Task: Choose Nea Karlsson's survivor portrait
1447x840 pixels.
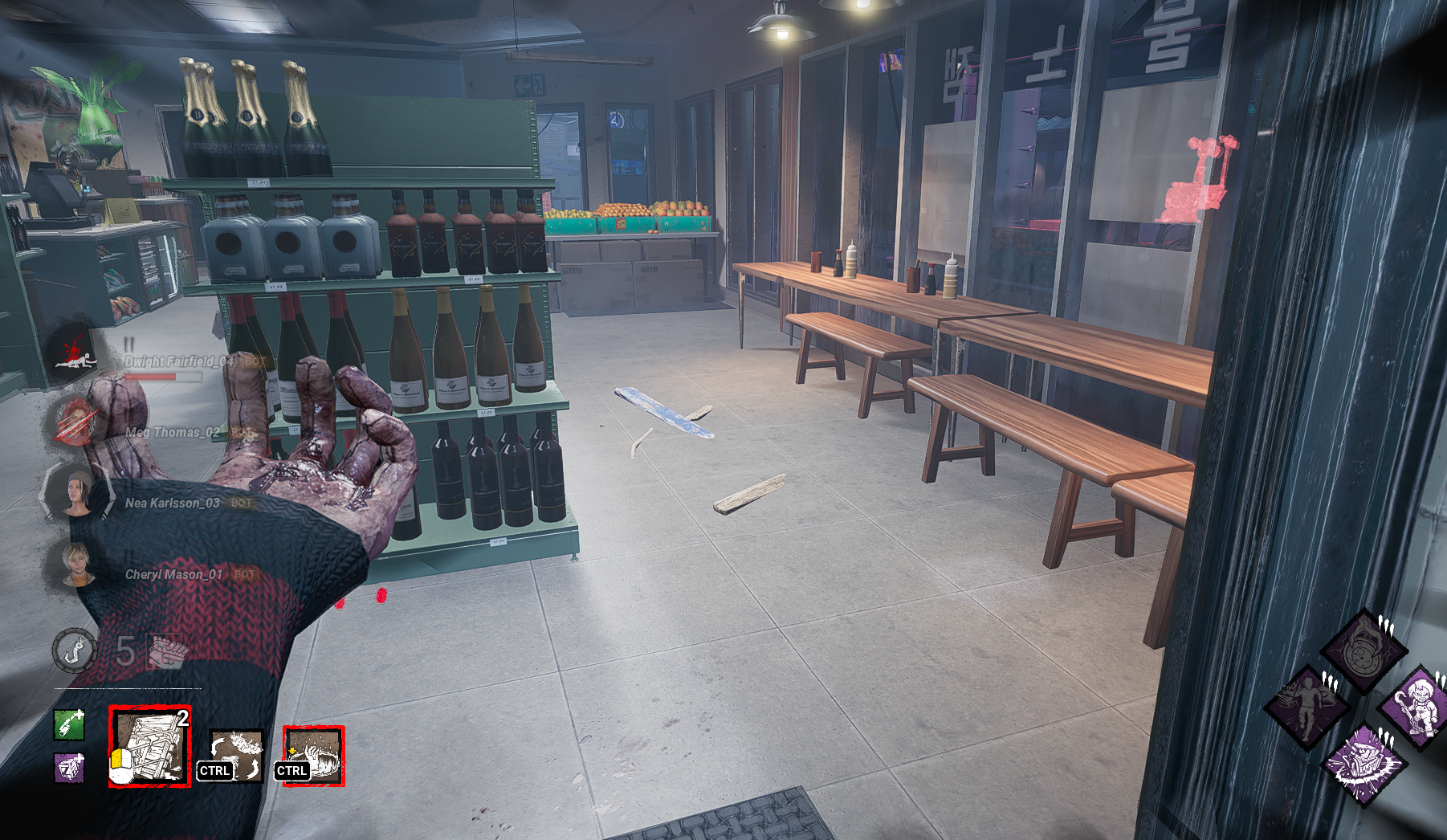Action: [78, 491]
